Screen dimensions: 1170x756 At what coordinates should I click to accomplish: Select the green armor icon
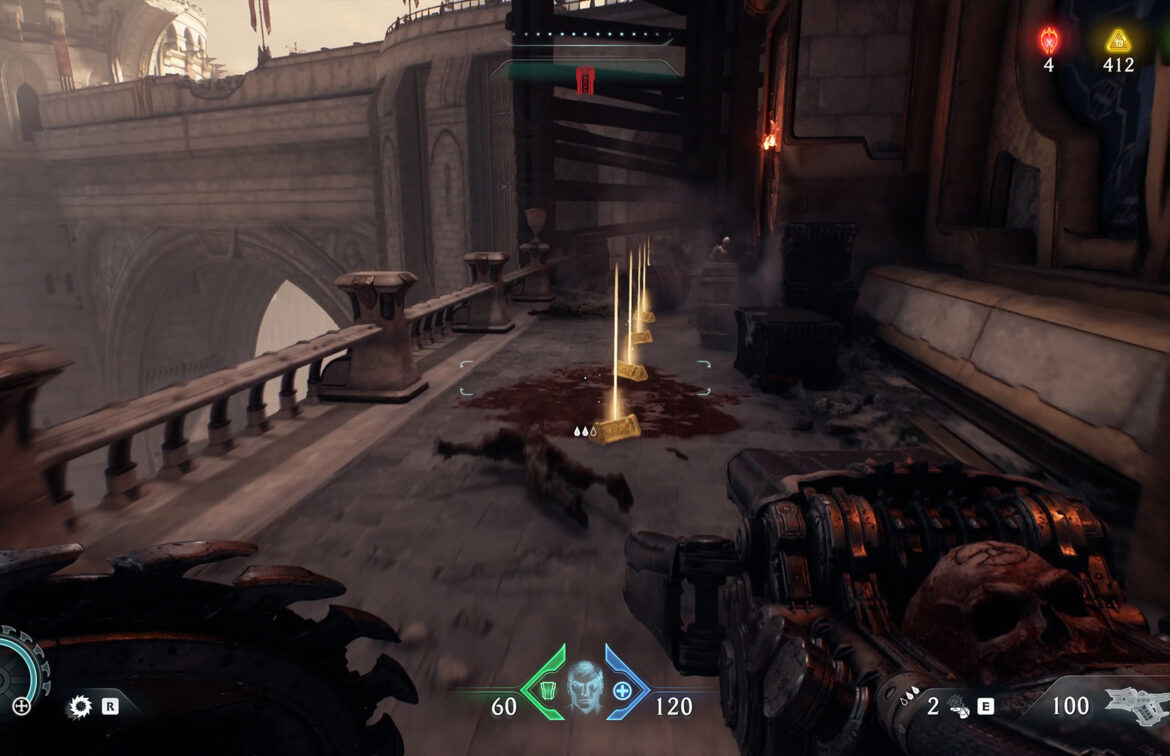547,689
